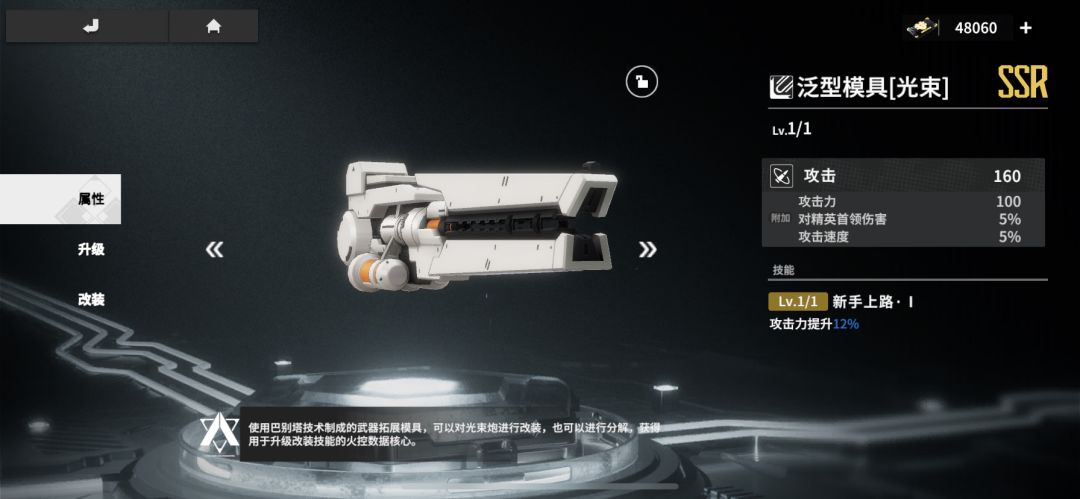Show the previous weapon with left arrows
Image resolution: width=1080 pixels, height=499 pixels.
coord(214,249)
